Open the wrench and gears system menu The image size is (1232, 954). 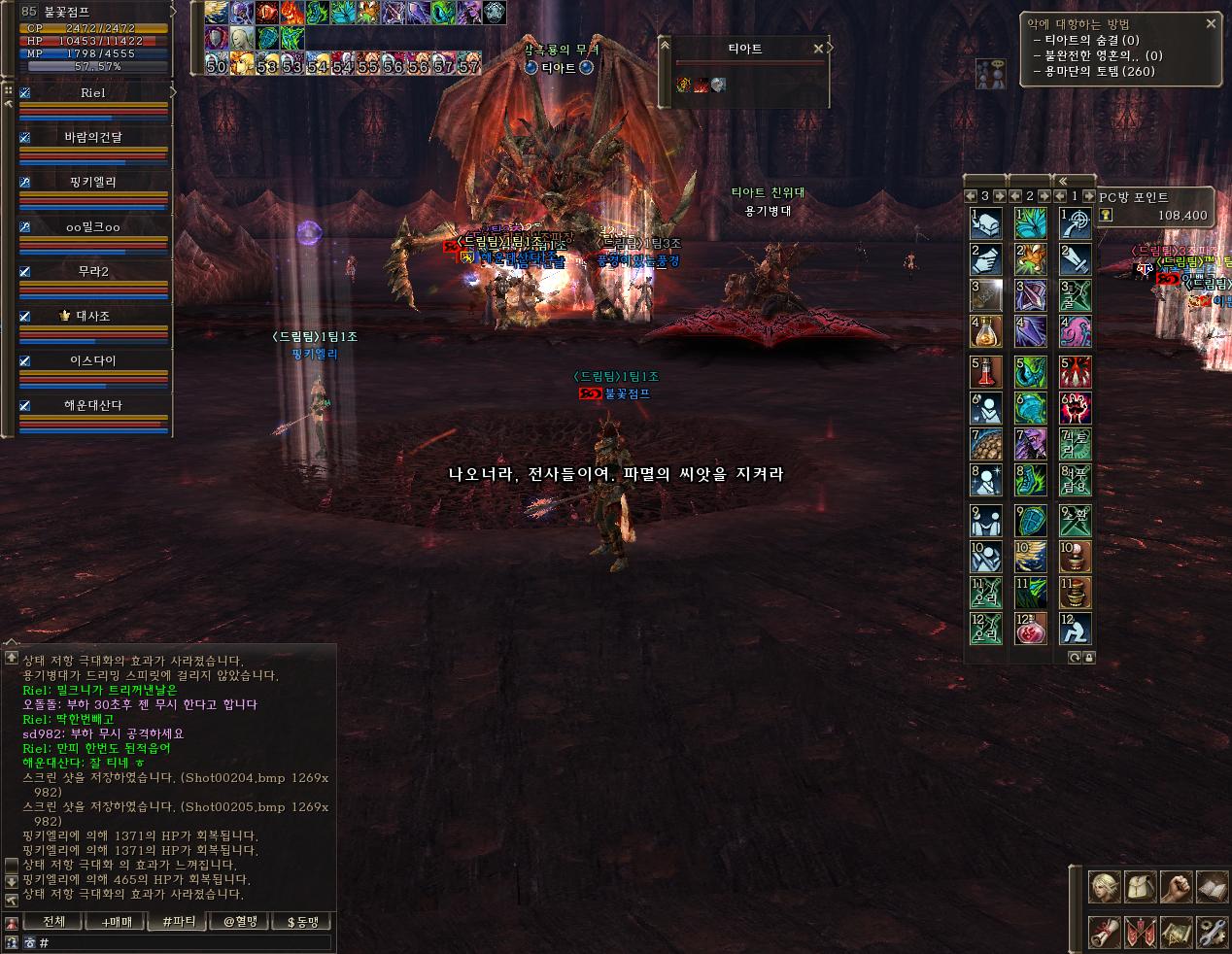(1212, 932)
